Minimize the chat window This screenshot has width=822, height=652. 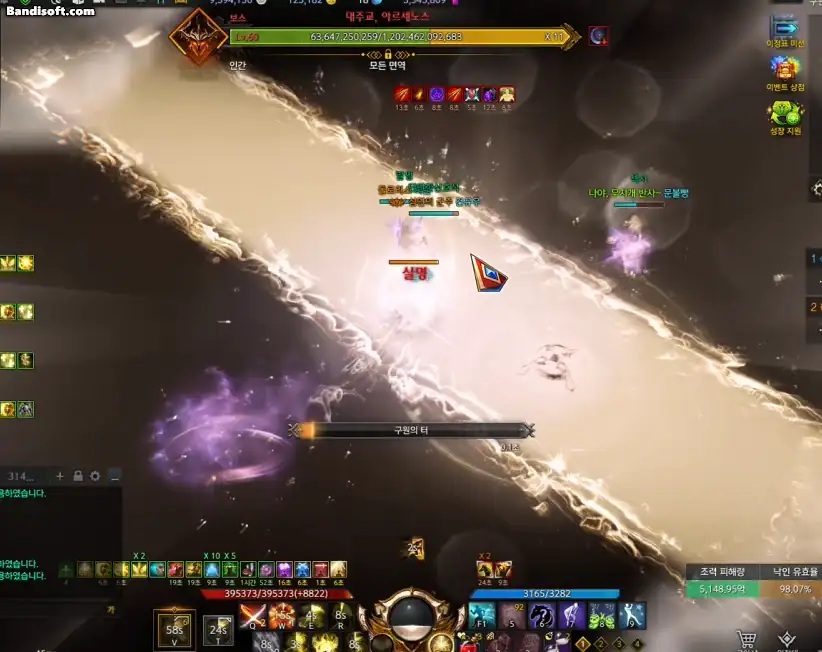(114, 476)
